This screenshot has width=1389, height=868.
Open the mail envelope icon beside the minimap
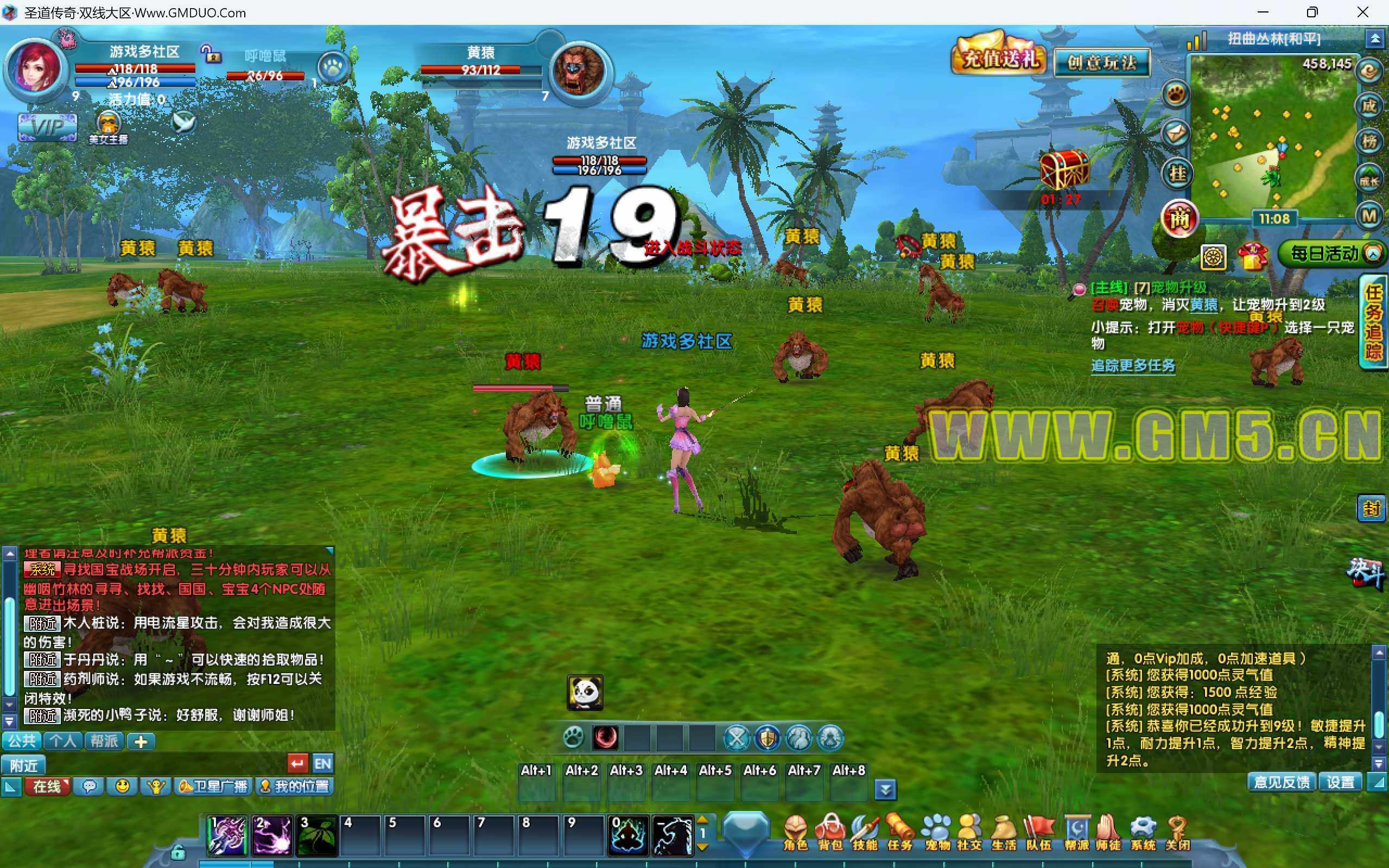tap(1175, 134)
